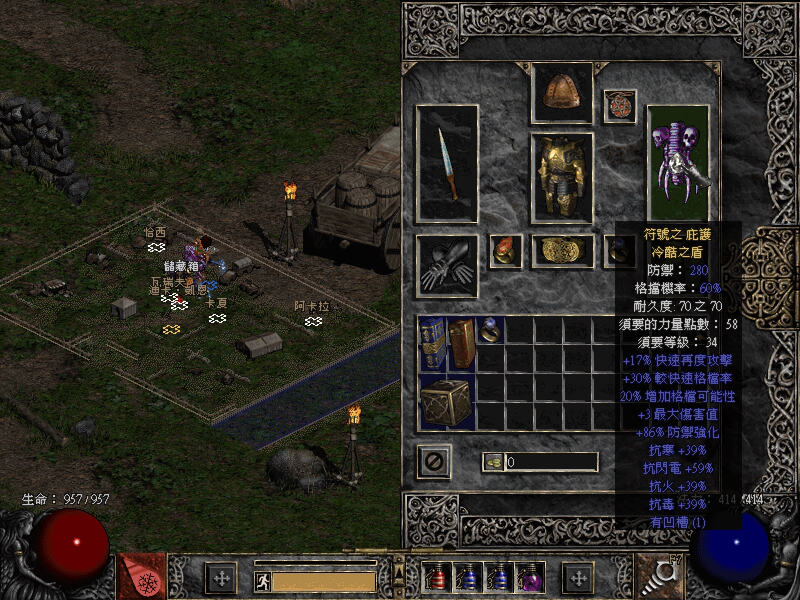Select the blue tome in the inventory

point(432,344)
